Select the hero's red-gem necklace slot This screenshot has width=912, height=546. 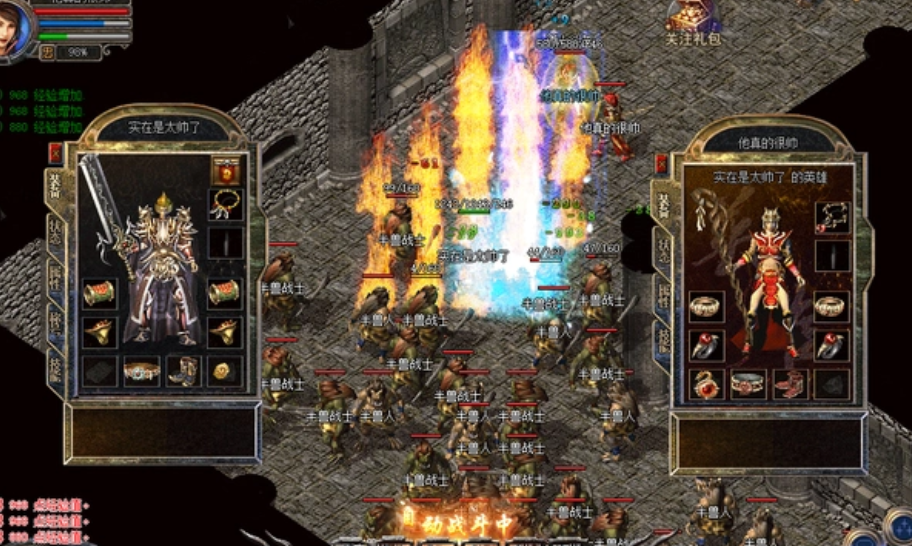[832, 216]
